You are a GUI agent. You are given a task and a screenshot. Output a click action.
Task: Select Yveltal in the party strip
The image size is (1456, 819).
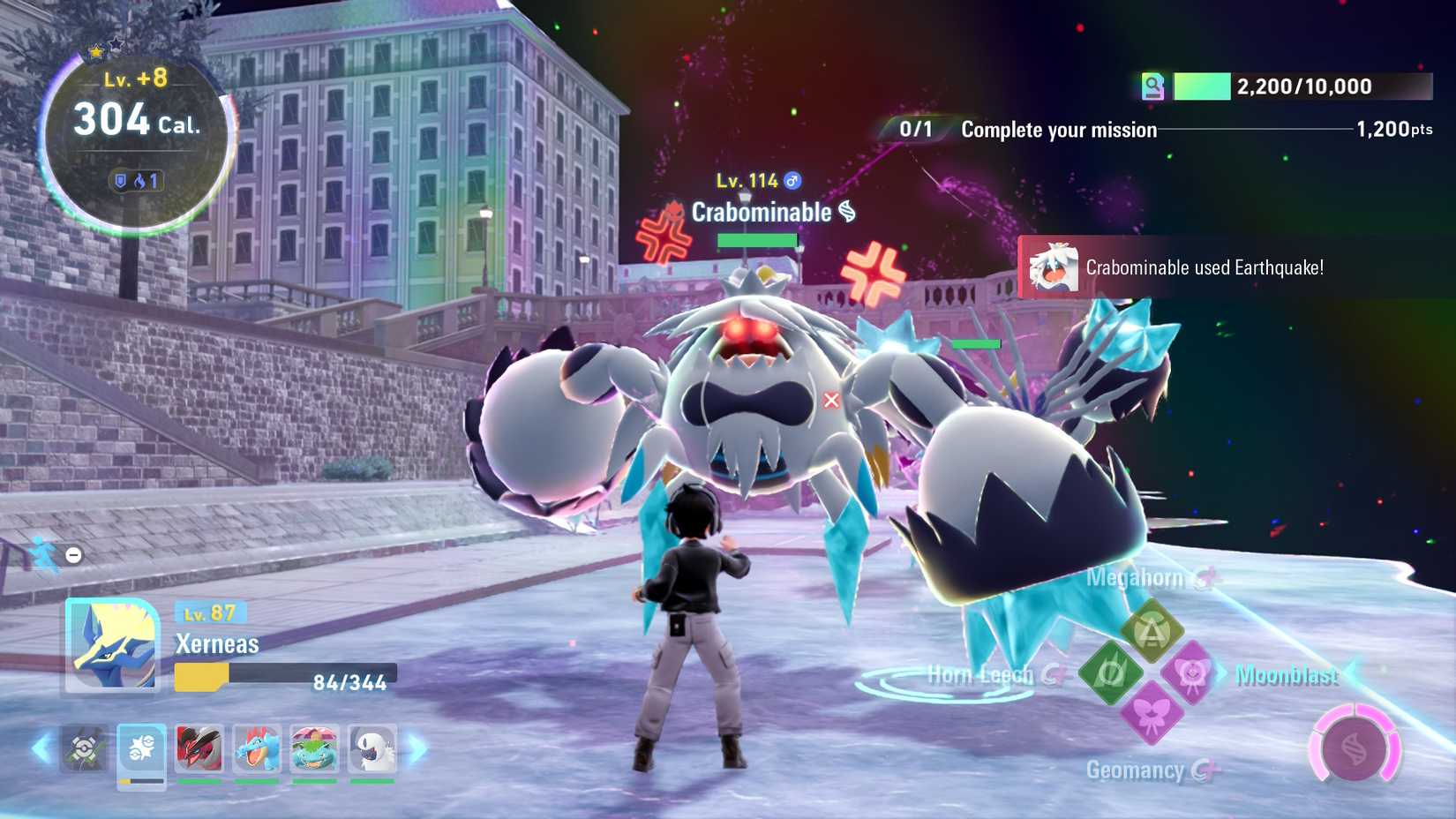point(199,749)
